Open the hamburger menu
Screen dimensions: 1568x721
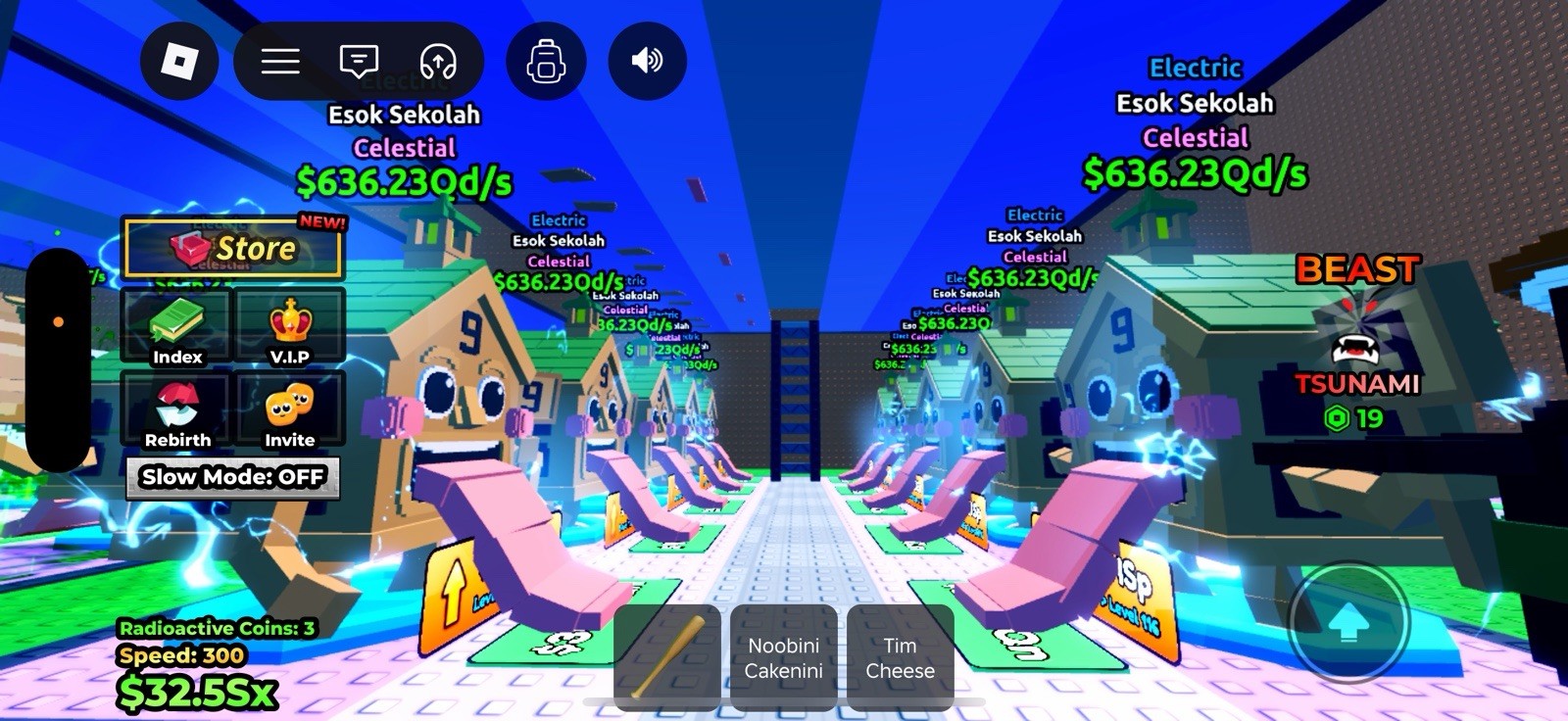point(280,62)
